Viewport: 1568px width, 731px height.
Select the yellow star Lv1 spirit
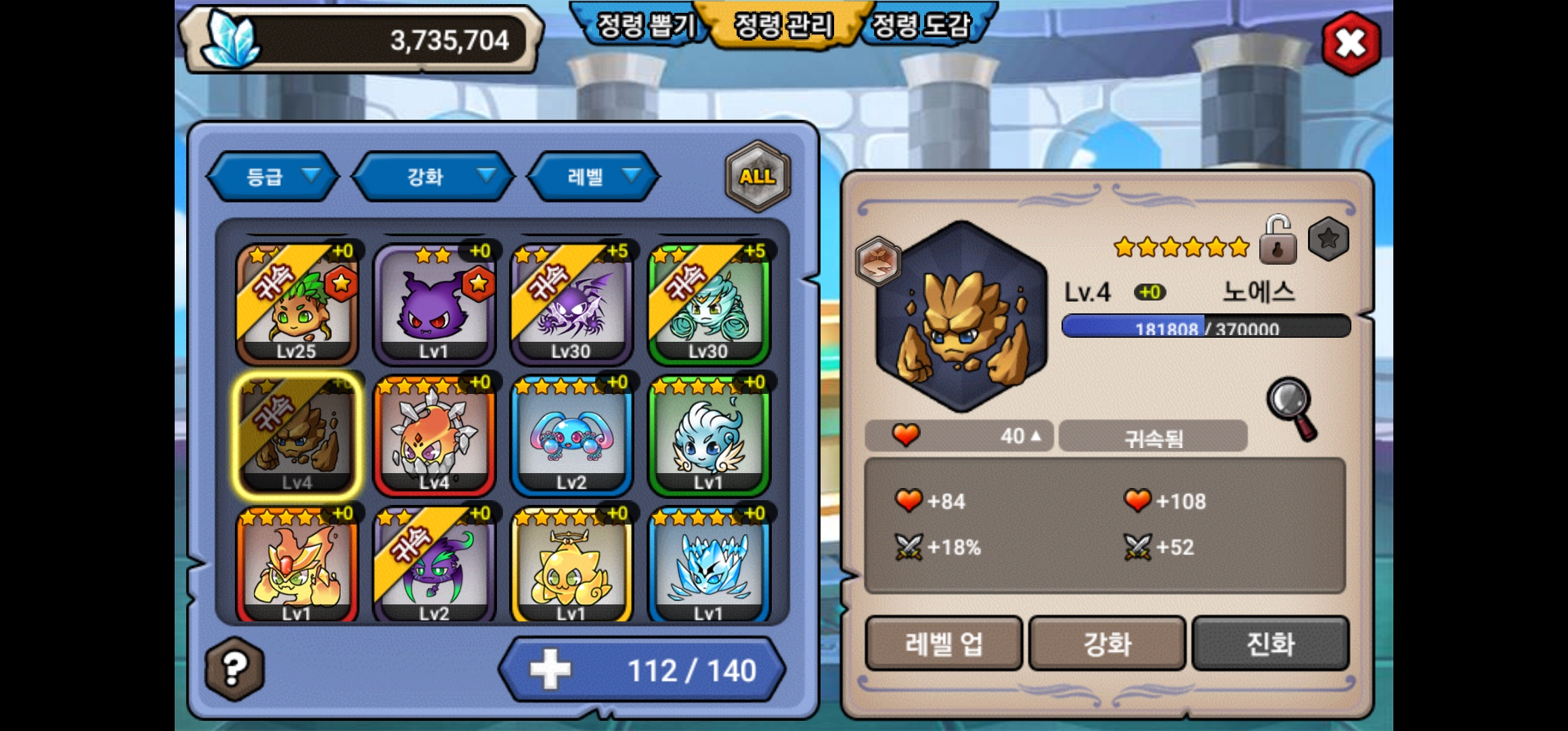[571, 567]
